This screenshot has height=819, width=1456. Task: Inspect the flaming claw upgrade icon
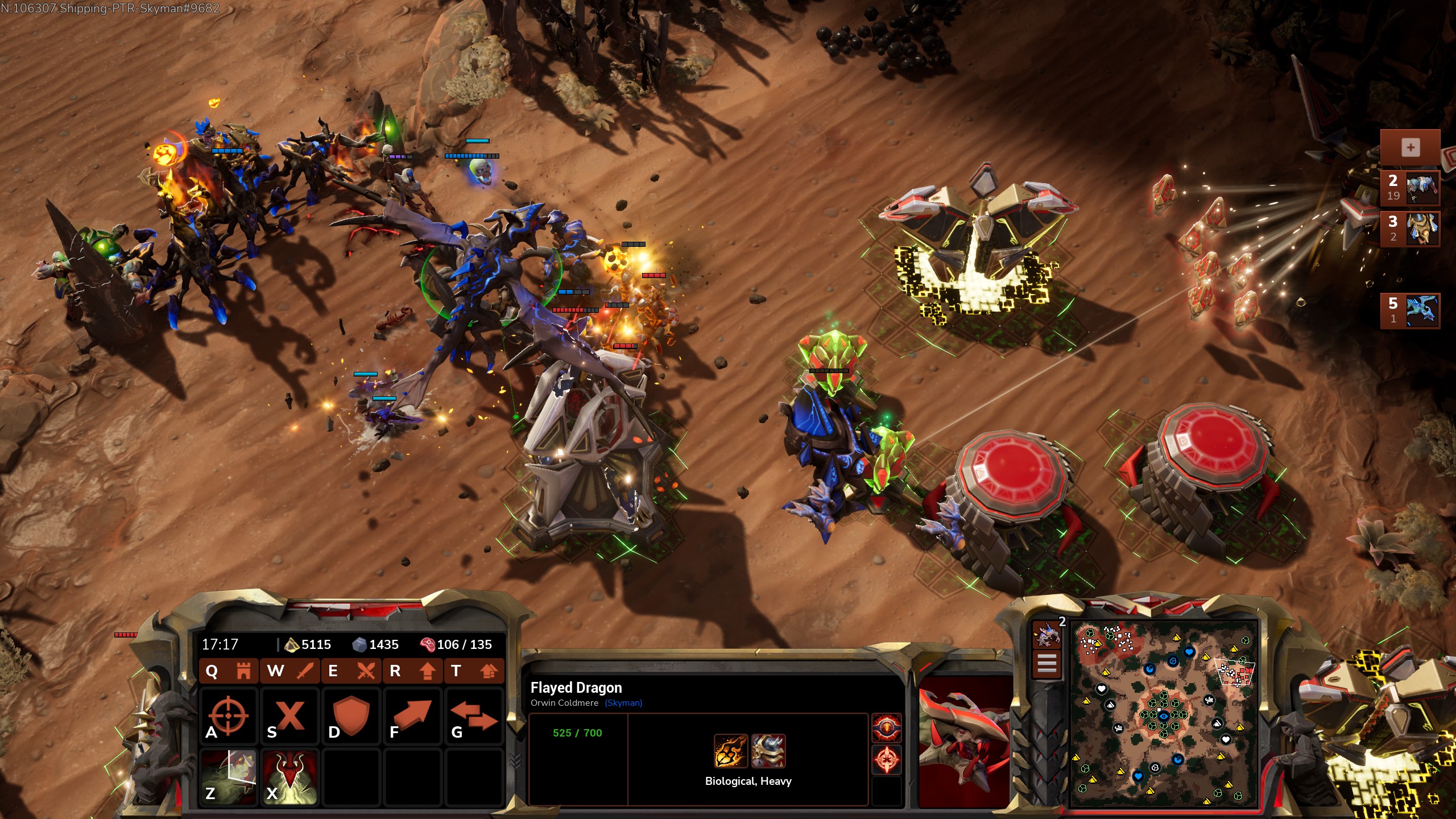pyautogui.click(x=731, y=751)
